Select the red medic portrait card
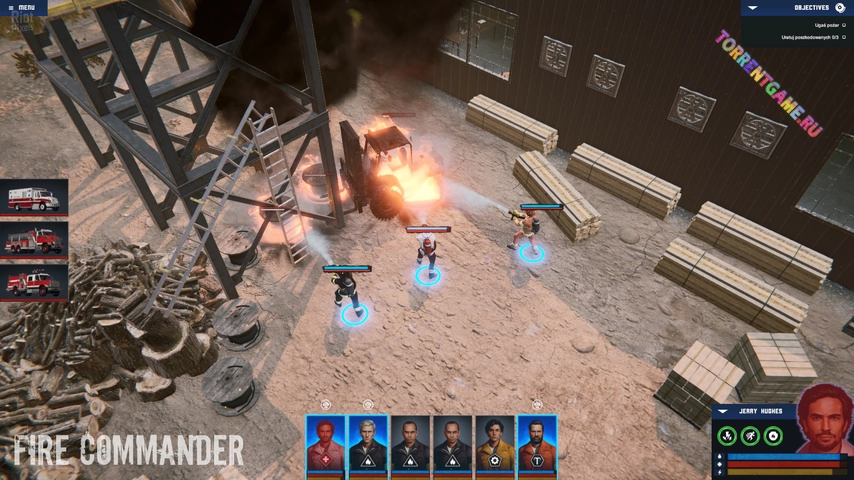 325,443
